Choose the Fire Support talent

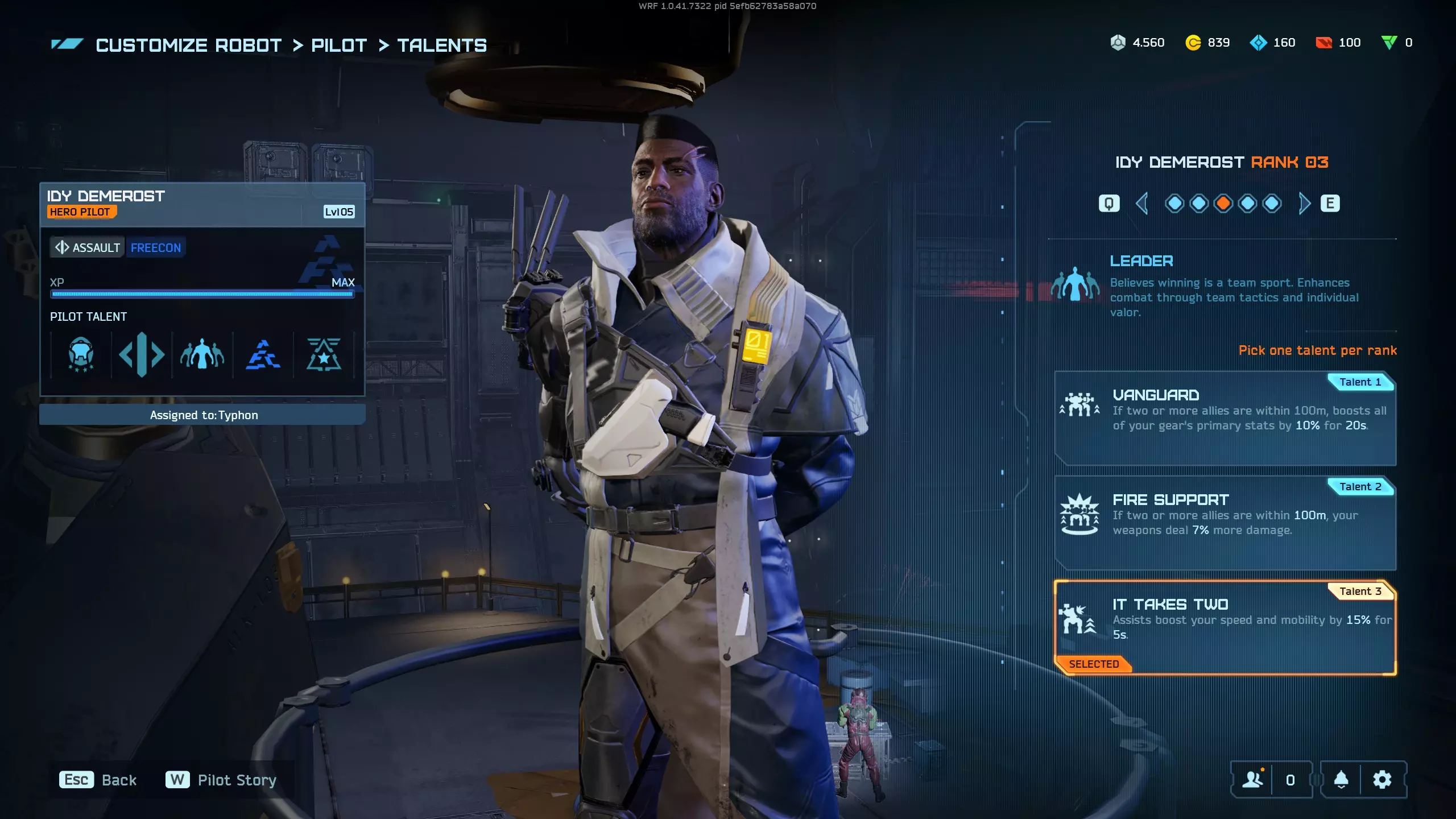click(1225, 523)
